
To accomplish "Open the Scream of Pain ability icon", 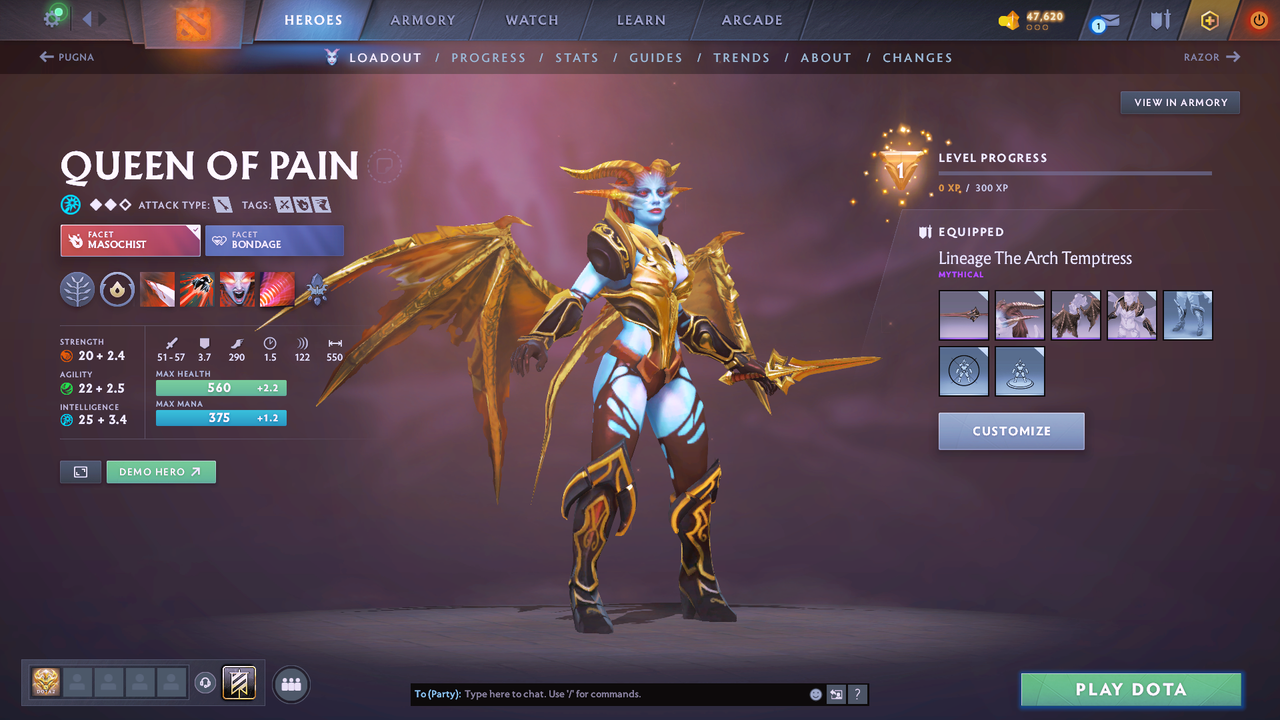I will [238, 290].
